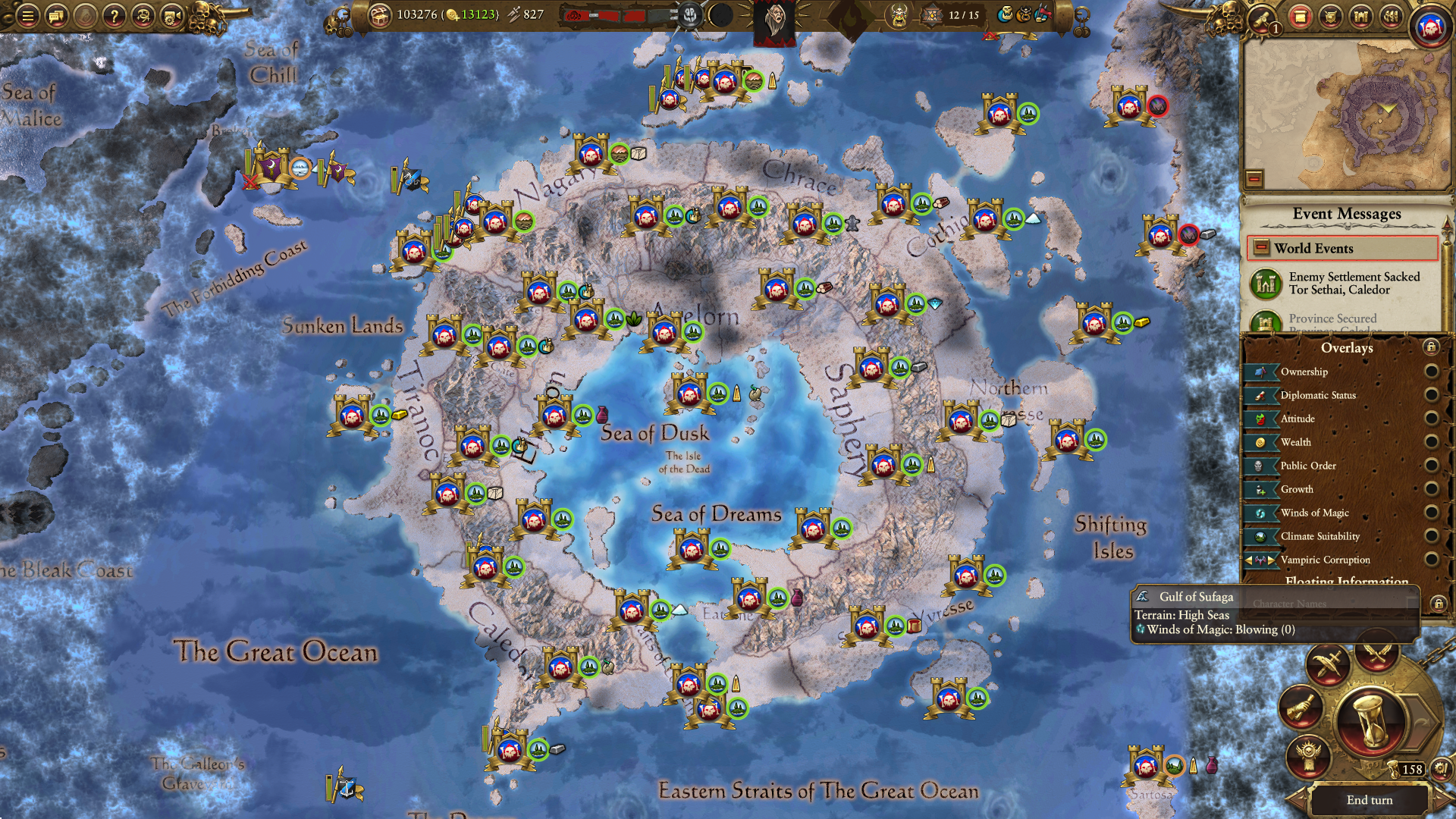Open the game options hamburger menu
Viewport: 1456px width, 819px height.
[27, 14]
